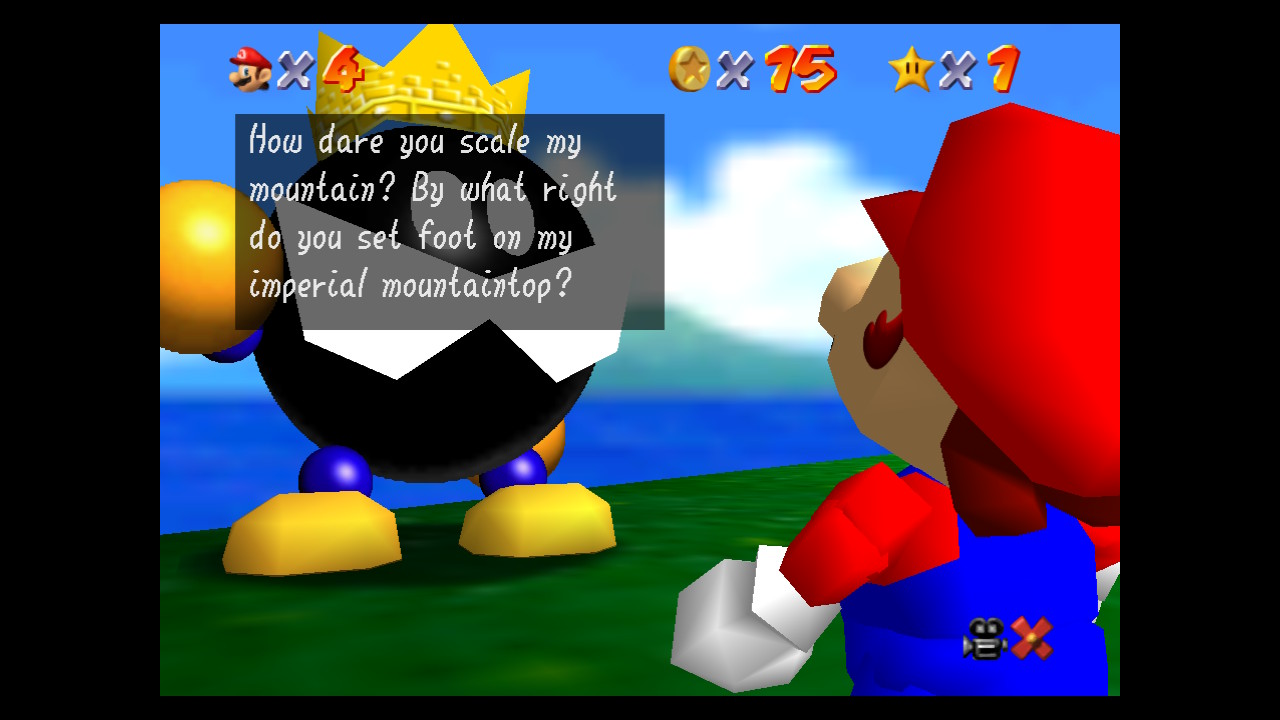
Task: Advance King Bob-omb's dialogue box
Action: click(x=449, y=222)
